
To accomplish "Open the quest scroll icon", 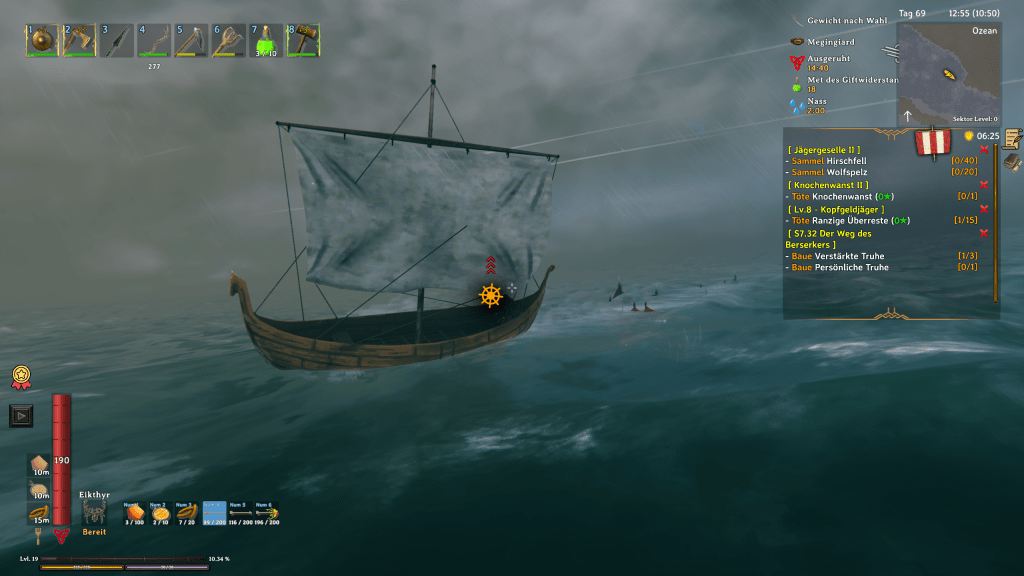I will tap(1012, 138).
